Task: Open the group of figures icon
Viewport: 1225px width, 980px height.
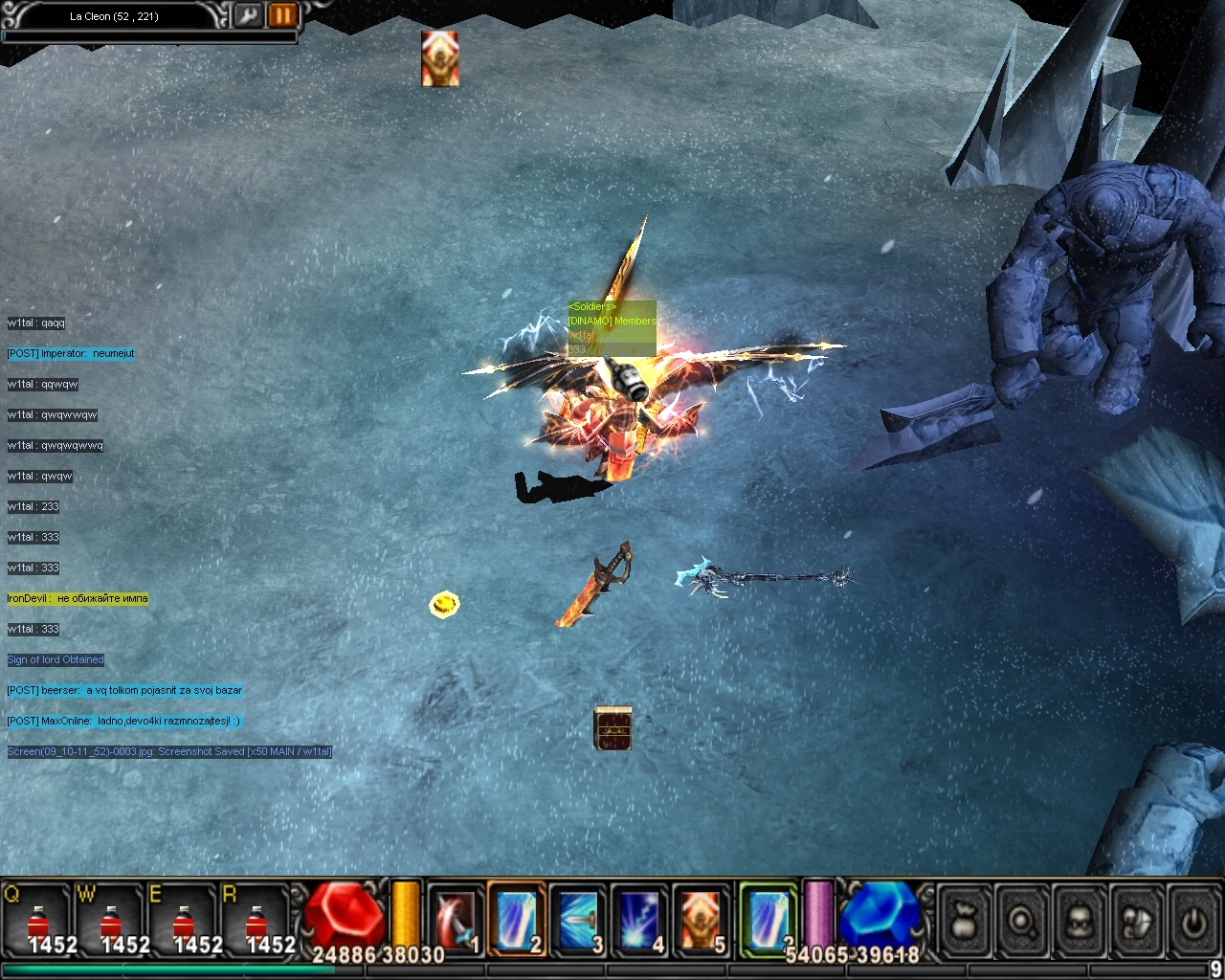Action: (x=1137, y=922)
